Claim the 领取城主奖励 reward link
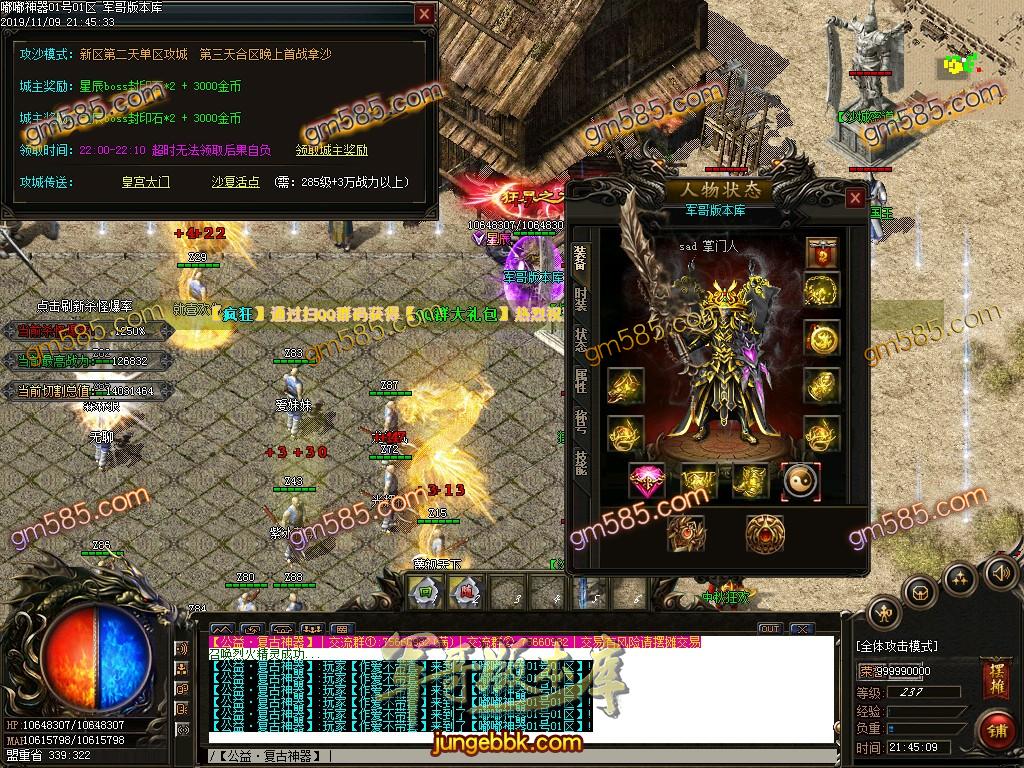This screenshot has height=768, width=1024. 332,151
